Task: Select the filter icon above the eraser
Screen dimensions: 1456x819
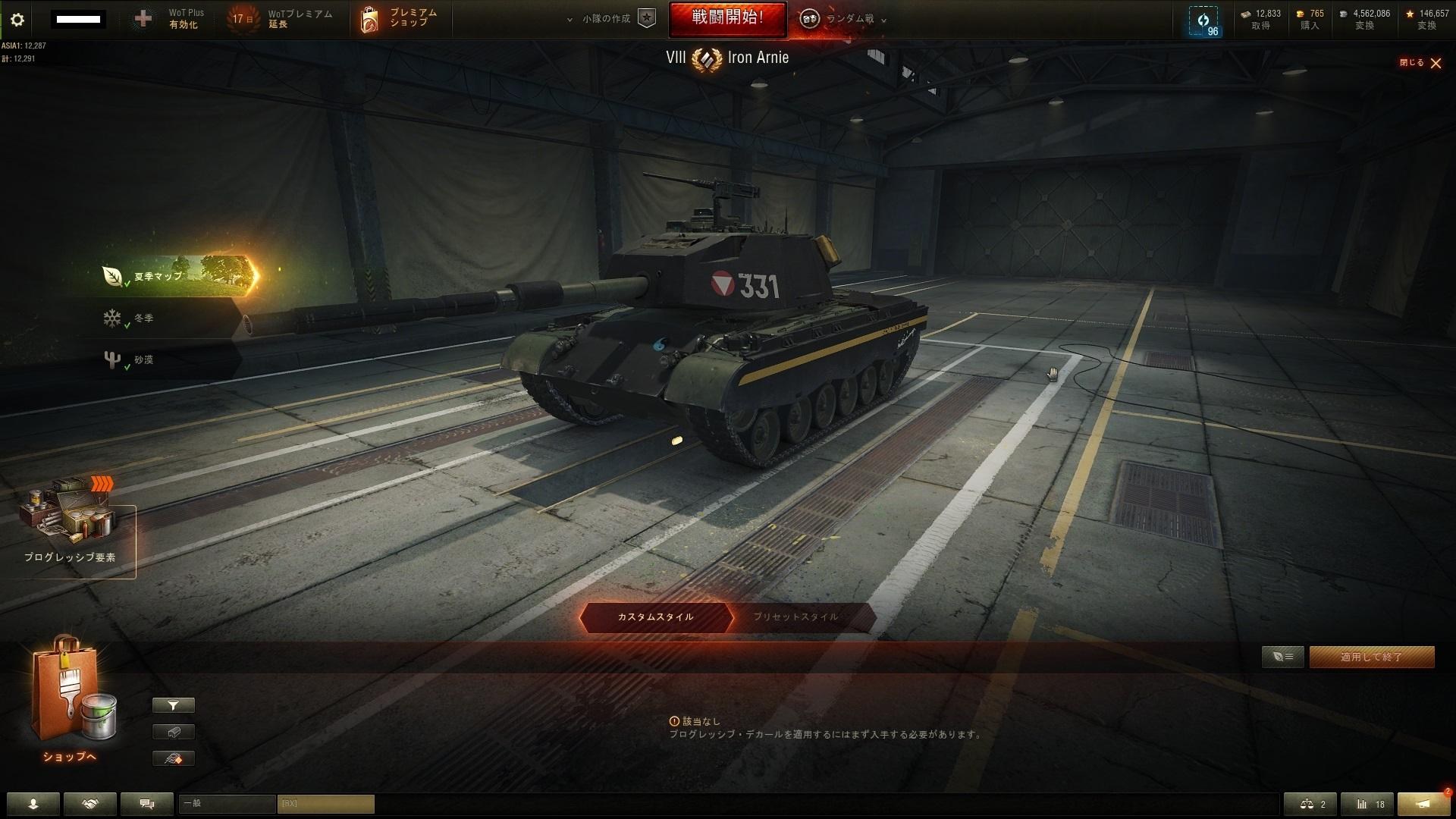Action: pyautogui.click(x=173, y=705)
